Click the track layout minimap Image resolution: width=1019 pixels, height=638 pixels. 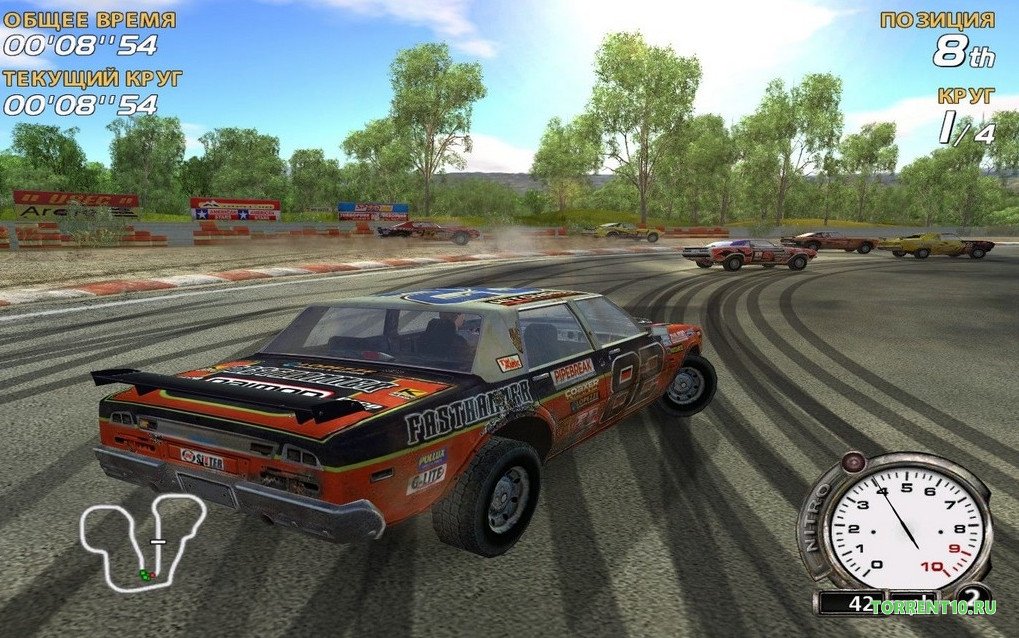pos(142,541)
